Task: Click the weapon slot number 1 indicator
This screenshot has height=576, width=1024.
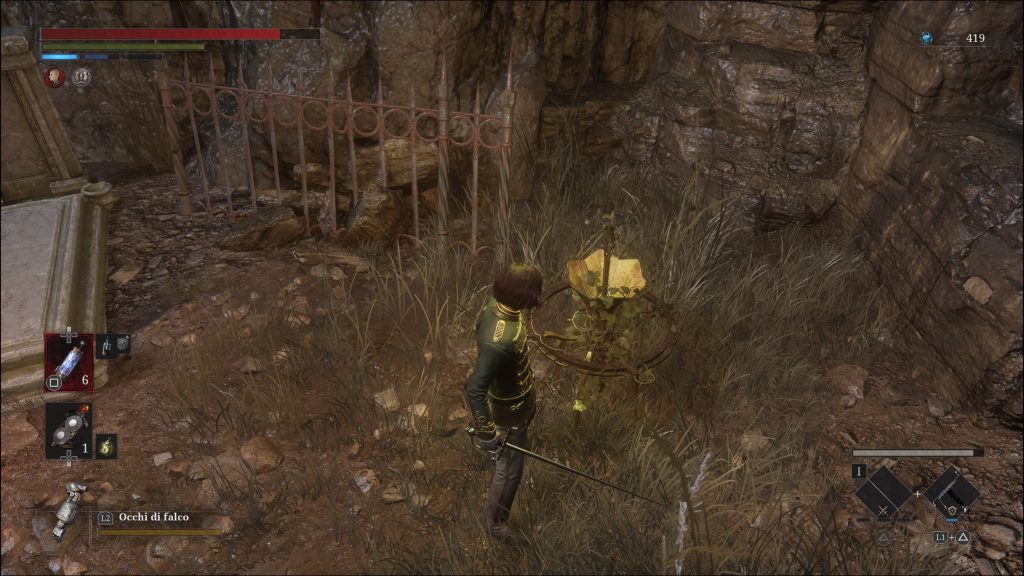Action: click(x=858, y=471)
